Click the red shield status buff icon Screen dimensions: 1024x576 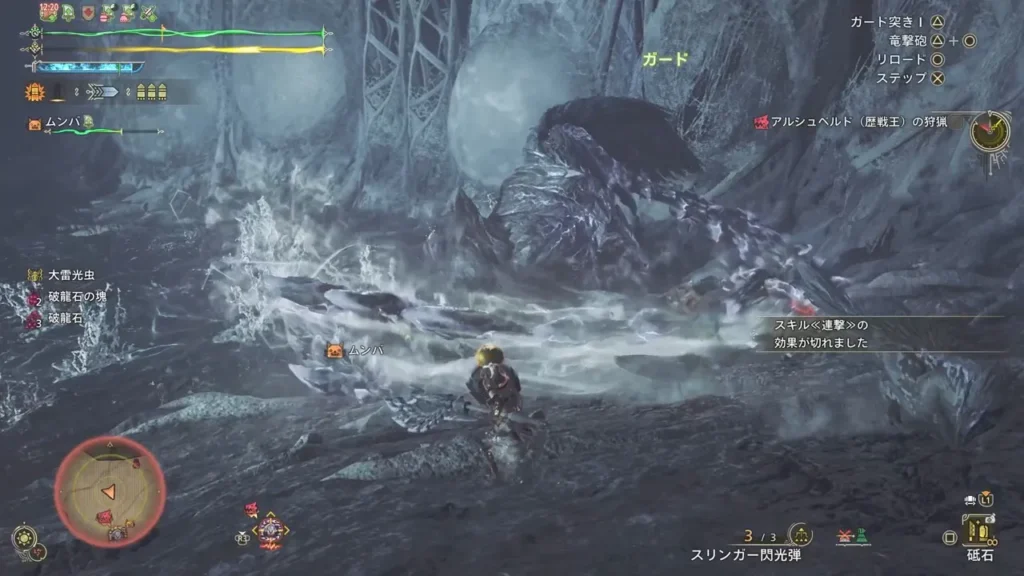pyautogui.click(x=88, y=13)
